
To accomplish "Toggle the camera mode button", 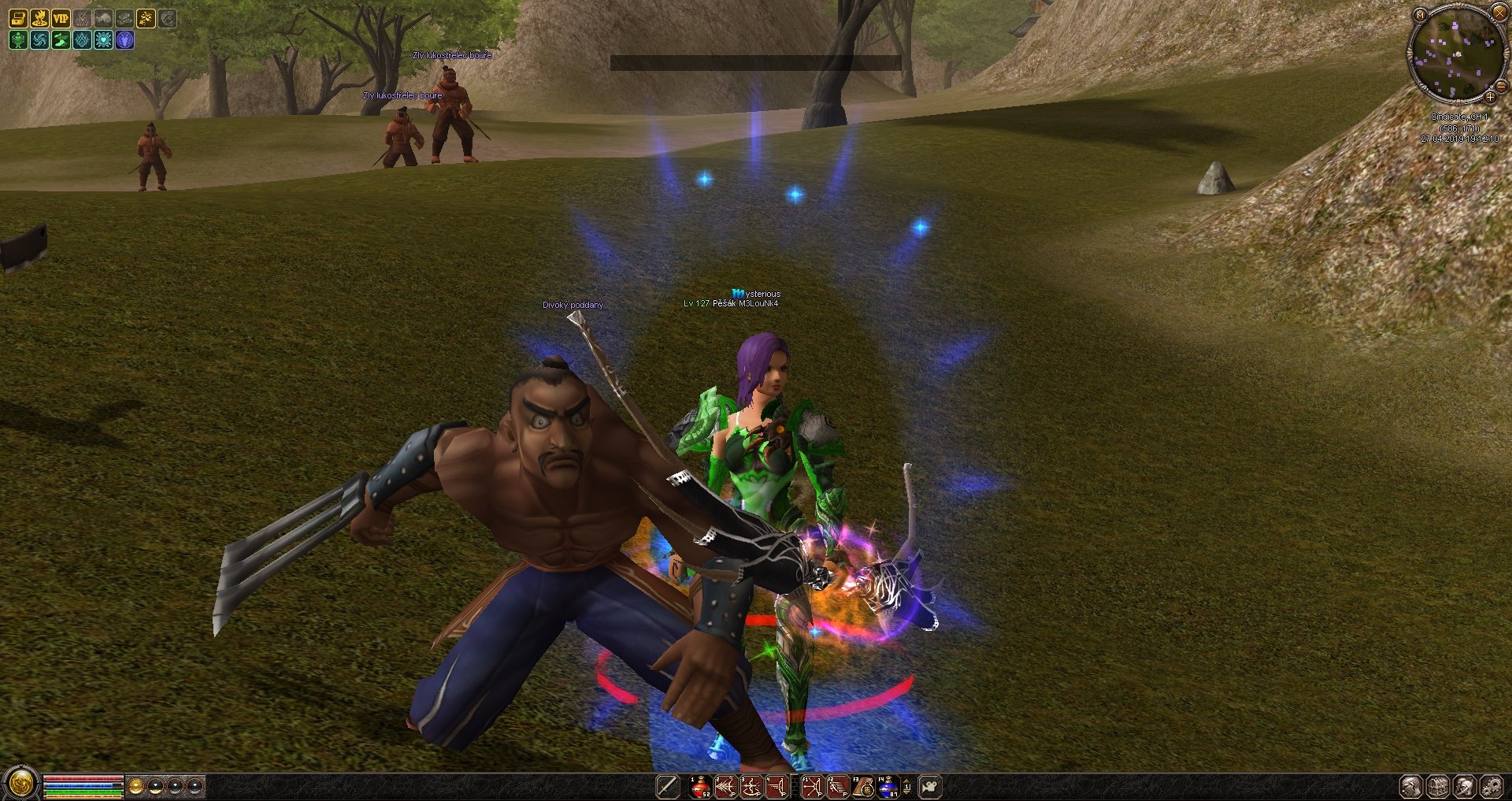I will pyautogui.click(x=930, y=787).
